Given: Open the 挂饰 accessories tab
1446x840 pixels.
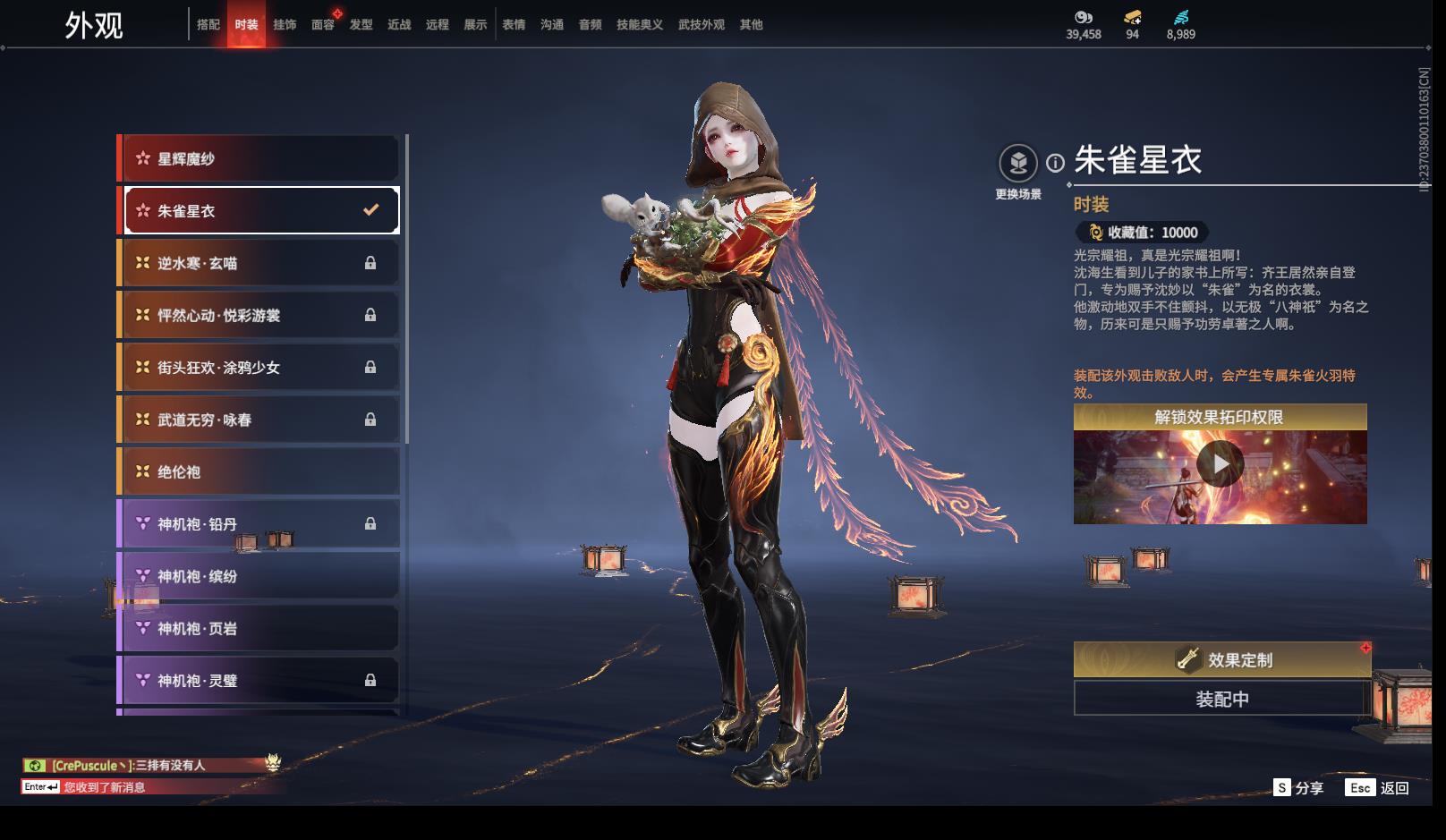Looking at the screenshot, I should pos(285,25).
